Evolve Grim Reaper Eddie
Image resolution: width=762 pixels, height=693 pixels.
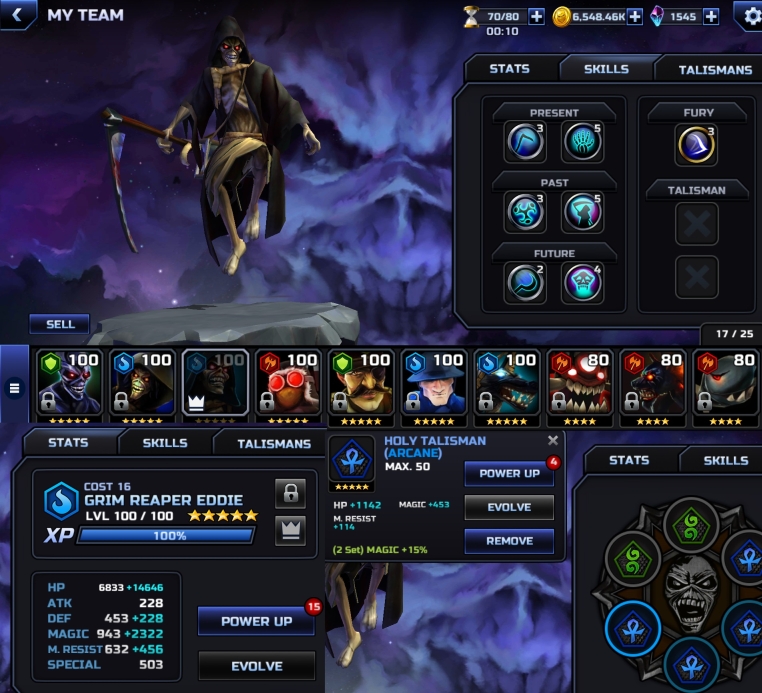click(x=256, y=666)
